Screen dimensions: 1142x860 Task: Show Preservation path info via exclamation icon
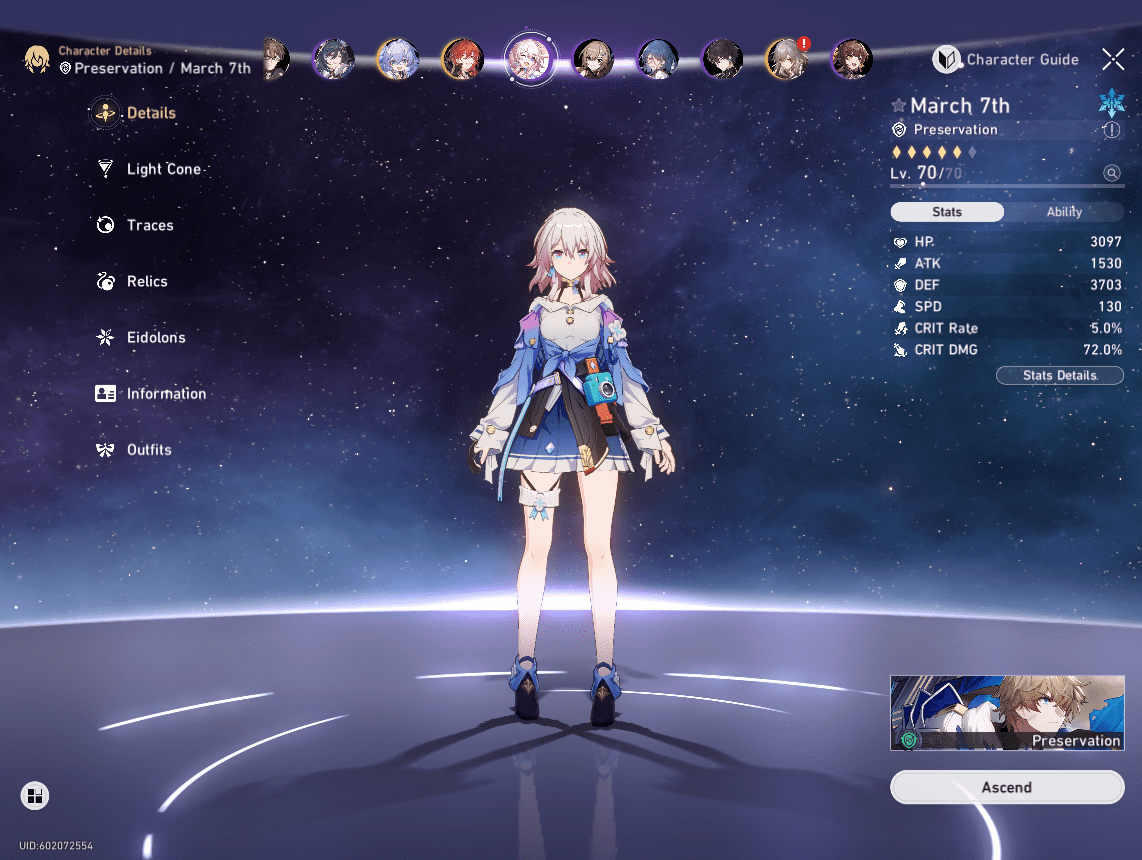click(1111, 130)
